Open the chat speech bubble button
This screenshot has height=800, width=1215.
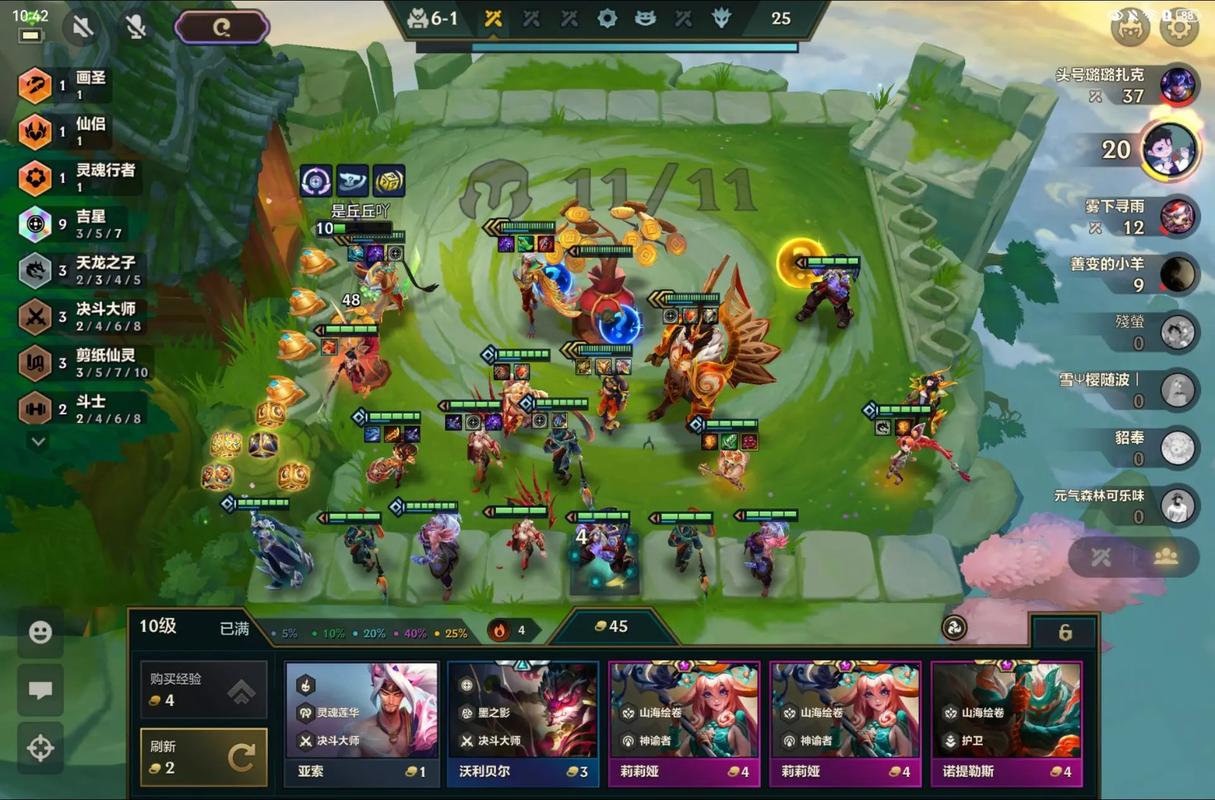[x=40, y=690]
